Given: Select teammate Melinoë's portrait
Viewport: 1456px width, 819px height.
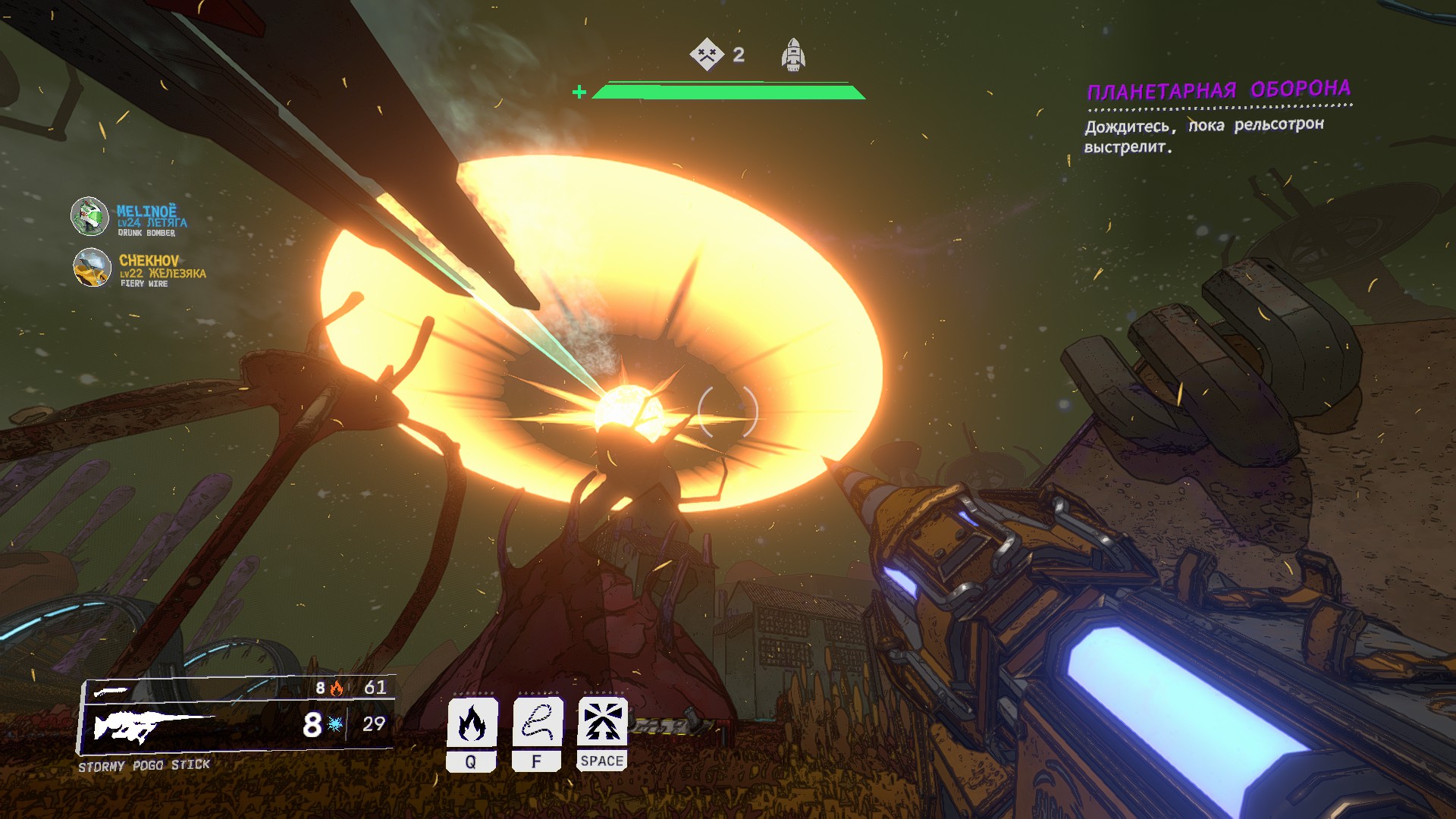Looking at the screenshot, I should (x=89, y=217).
